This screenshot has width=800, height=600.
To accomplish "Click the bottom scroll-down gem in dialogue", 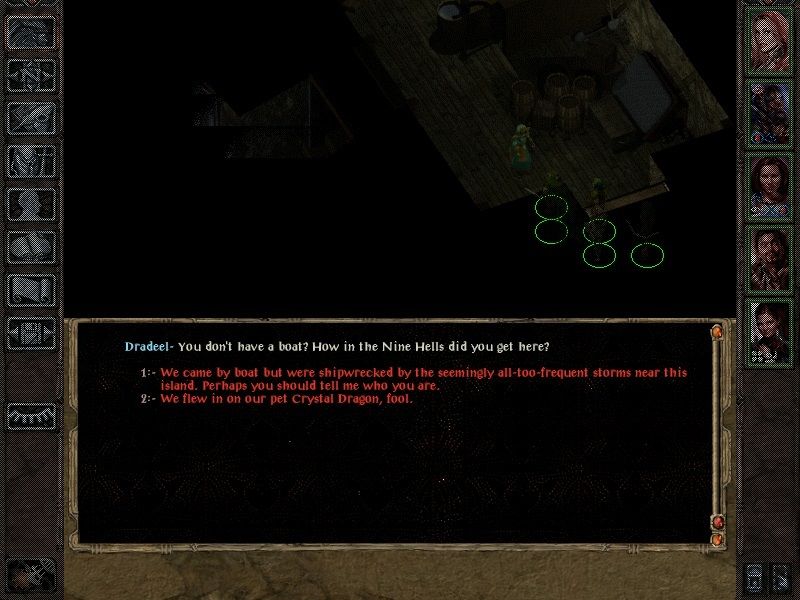I will [x=717, y=540].
